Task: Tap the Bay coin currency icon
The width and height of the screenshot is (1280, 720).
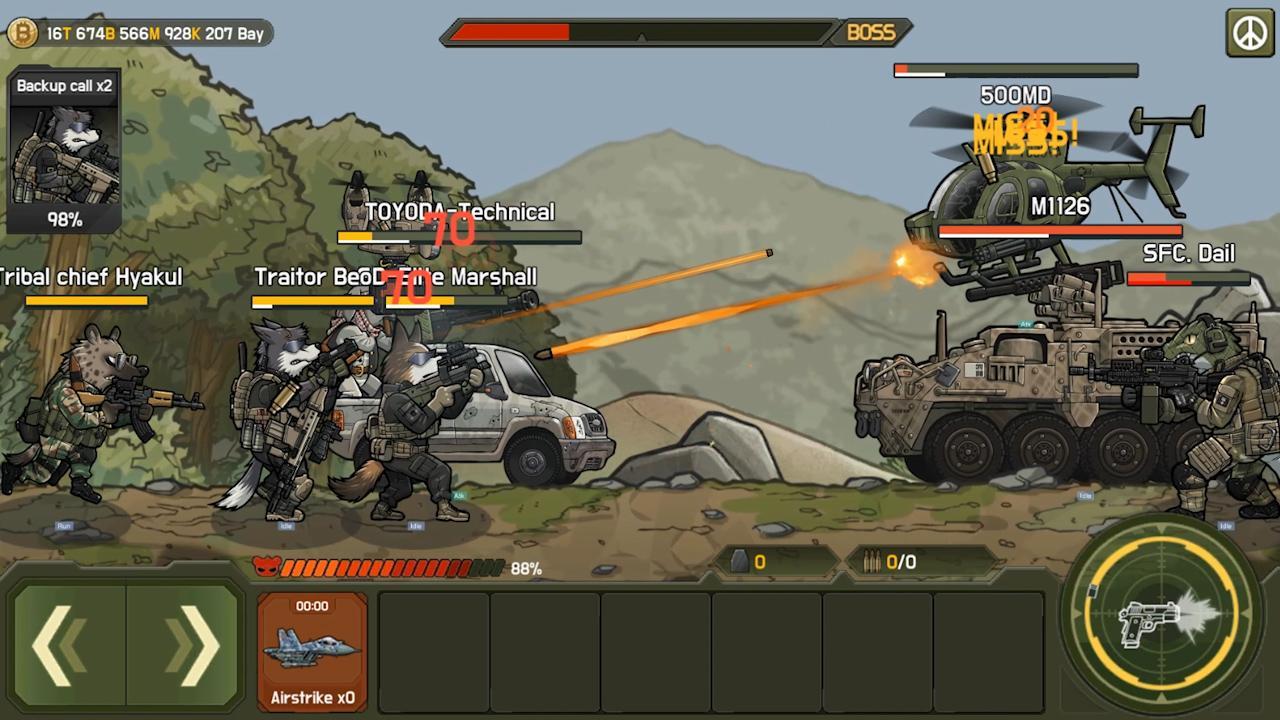Action: click(x=20, y=33)
